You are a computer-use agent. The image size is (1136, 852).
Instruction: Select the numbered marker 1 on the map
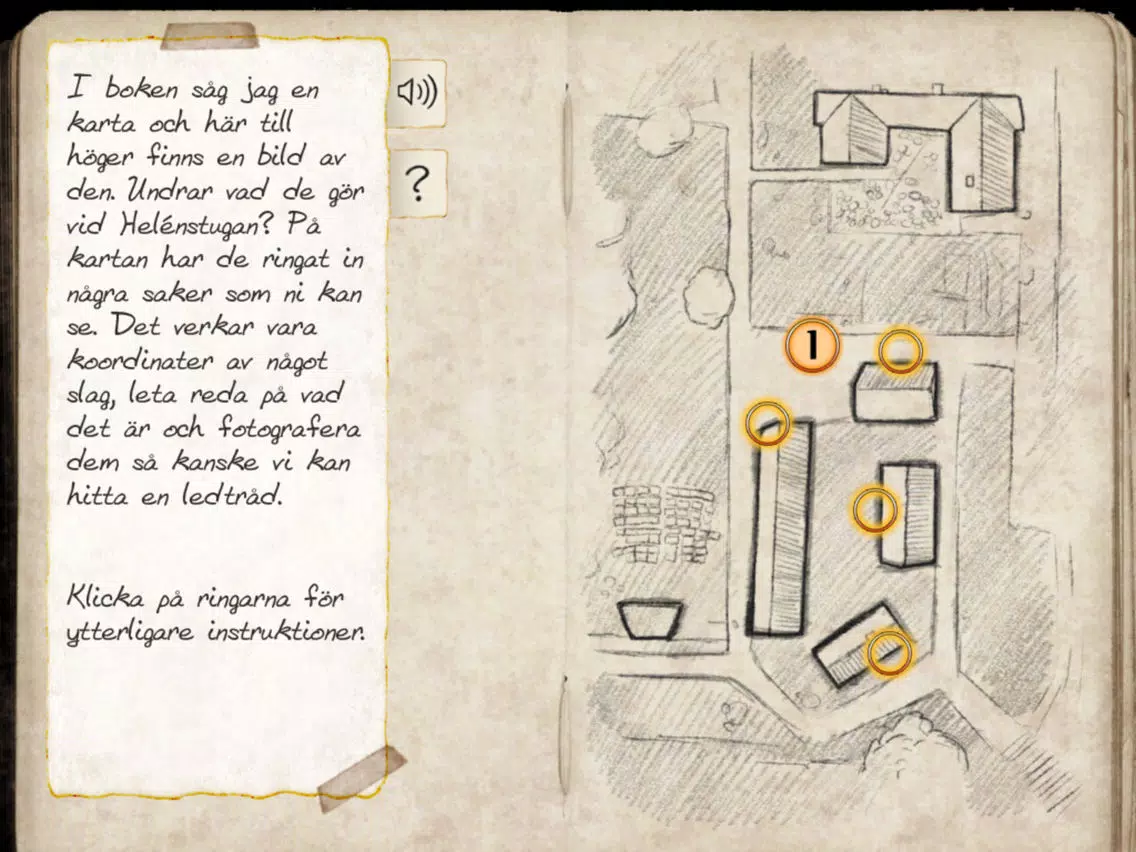click(x=812, y=347)
